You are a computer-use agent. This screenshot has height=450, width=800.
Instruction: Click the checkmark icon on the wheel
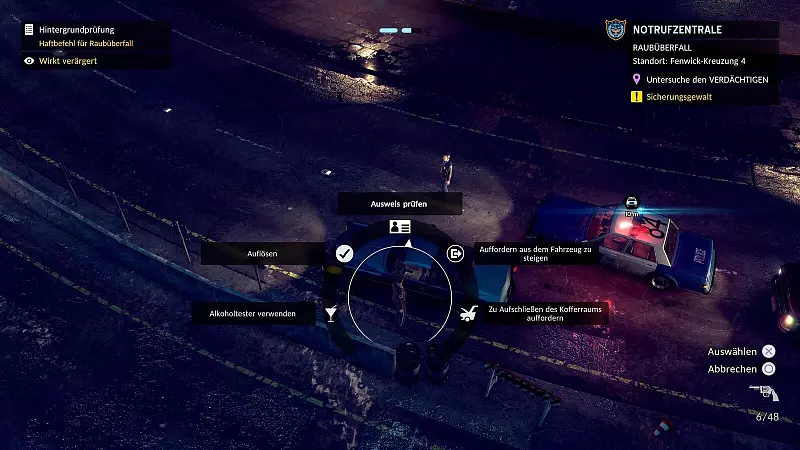pyautogui.click(x=344, y=254)
